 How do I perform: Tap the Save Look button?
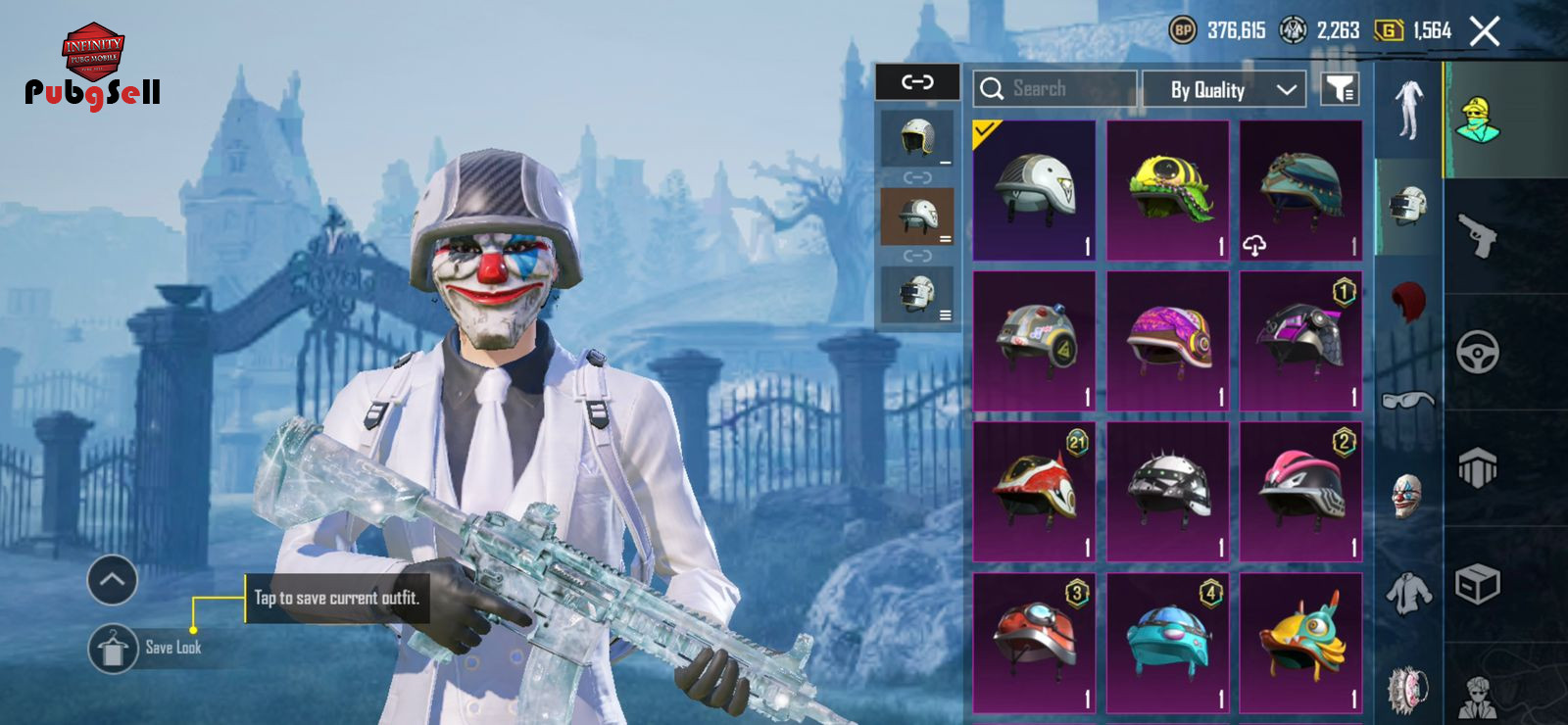[x=114, y=648]
